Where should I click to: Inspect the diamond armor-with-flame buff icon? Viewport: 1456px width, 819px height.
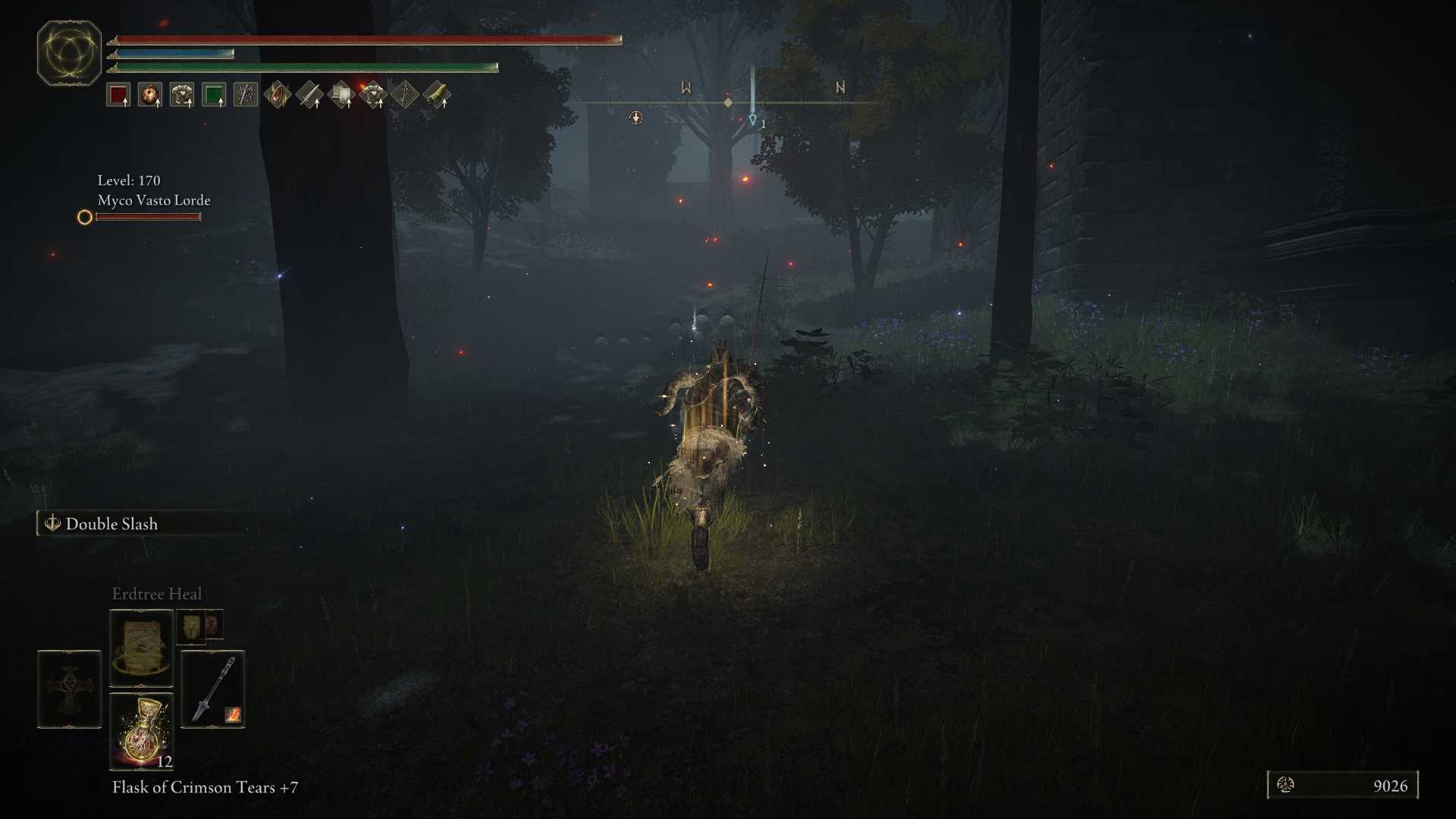(373, 96)
